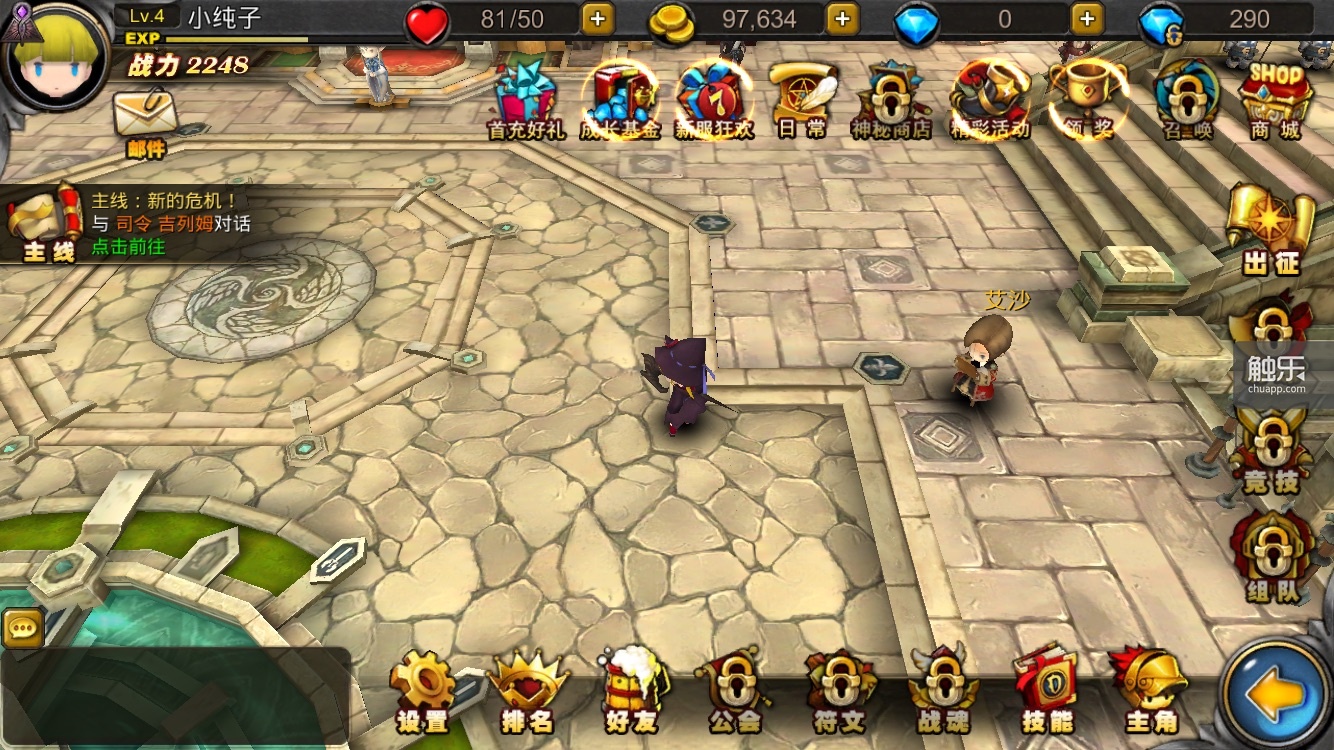Open the 成长基金 growth fund
Viewport: 1334px width, 750px height.
coord(620,98)
